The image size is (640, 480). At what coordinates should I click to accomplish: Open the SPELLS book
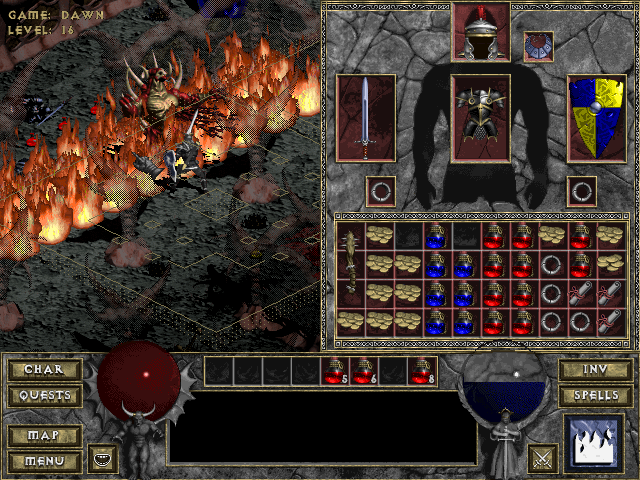click(594, 395)
